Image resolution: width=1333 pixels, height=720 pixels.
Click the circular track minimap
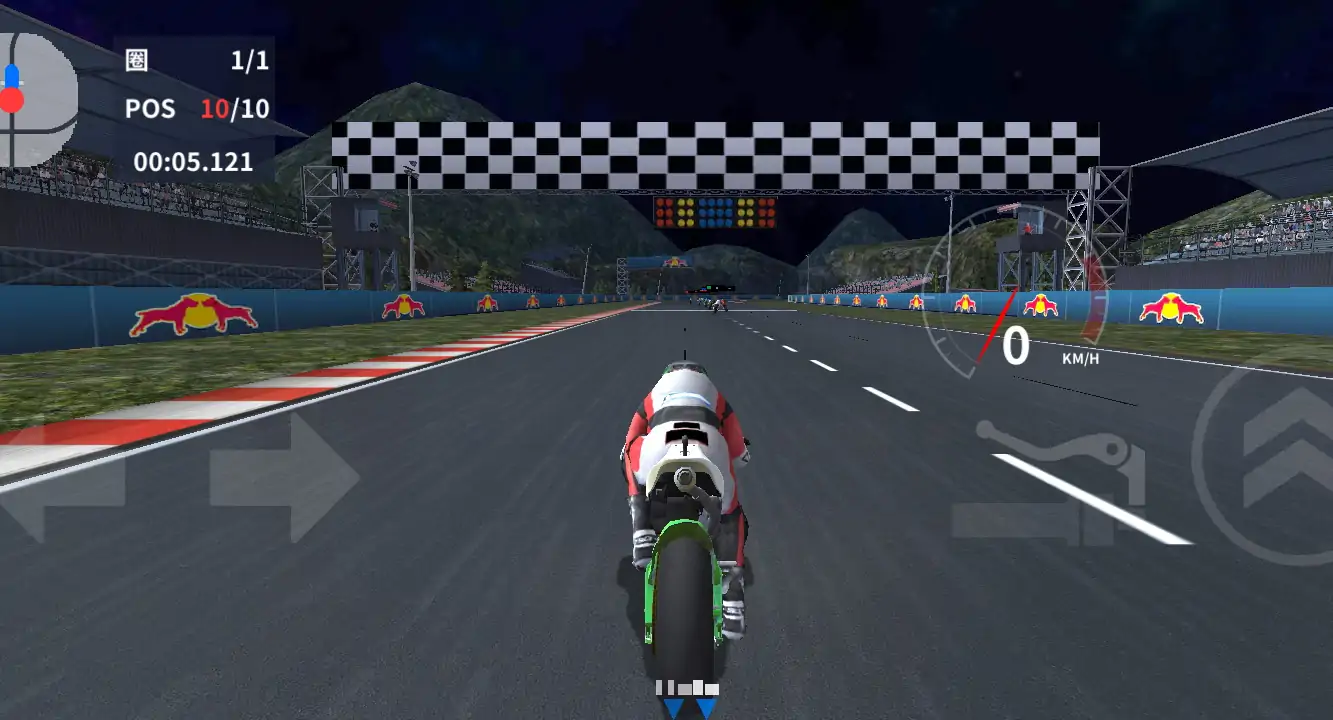[x=36, y=100]
